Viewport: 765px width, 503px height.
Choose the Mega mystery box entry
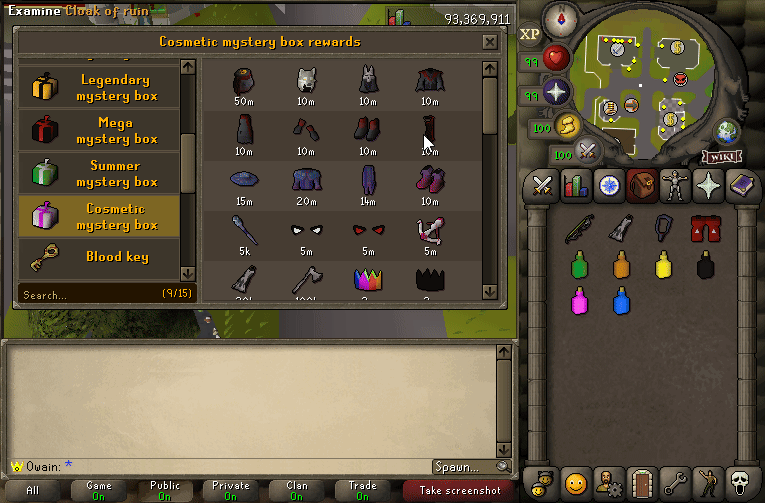(100, 131)
